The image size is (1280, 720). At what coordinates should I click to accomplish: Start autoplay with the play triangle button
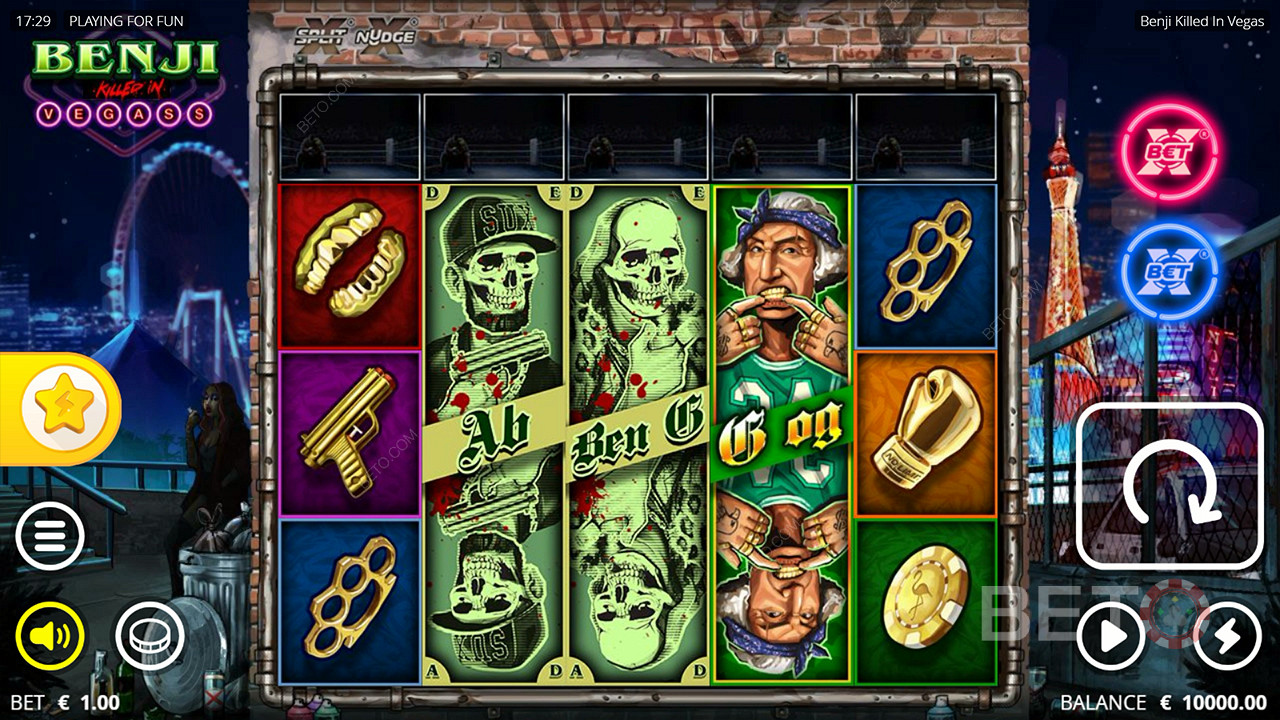(x=1111, y=635)
